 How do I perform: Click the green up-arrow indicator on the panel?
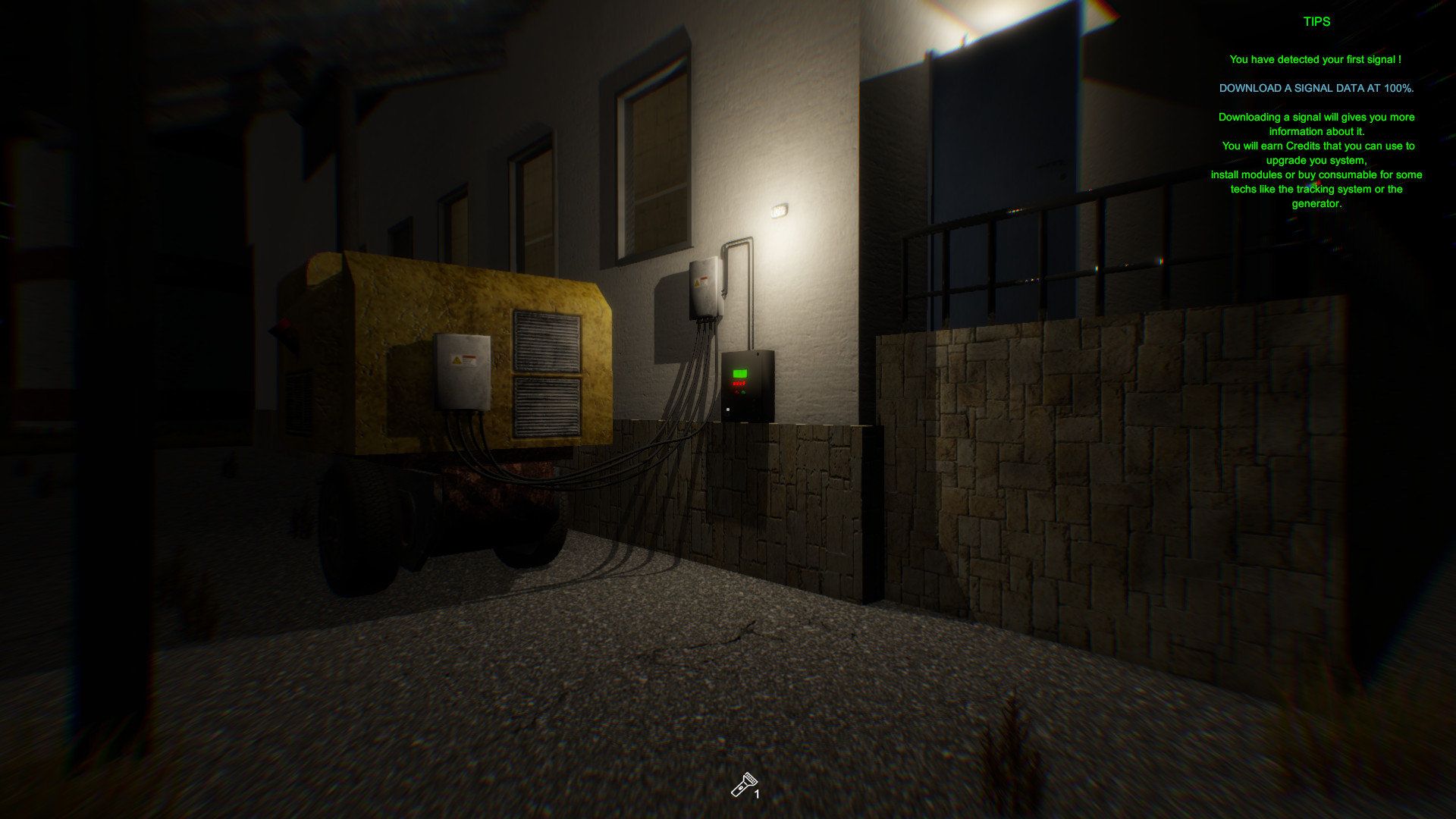pyautogui.click(x=743, y=392)
